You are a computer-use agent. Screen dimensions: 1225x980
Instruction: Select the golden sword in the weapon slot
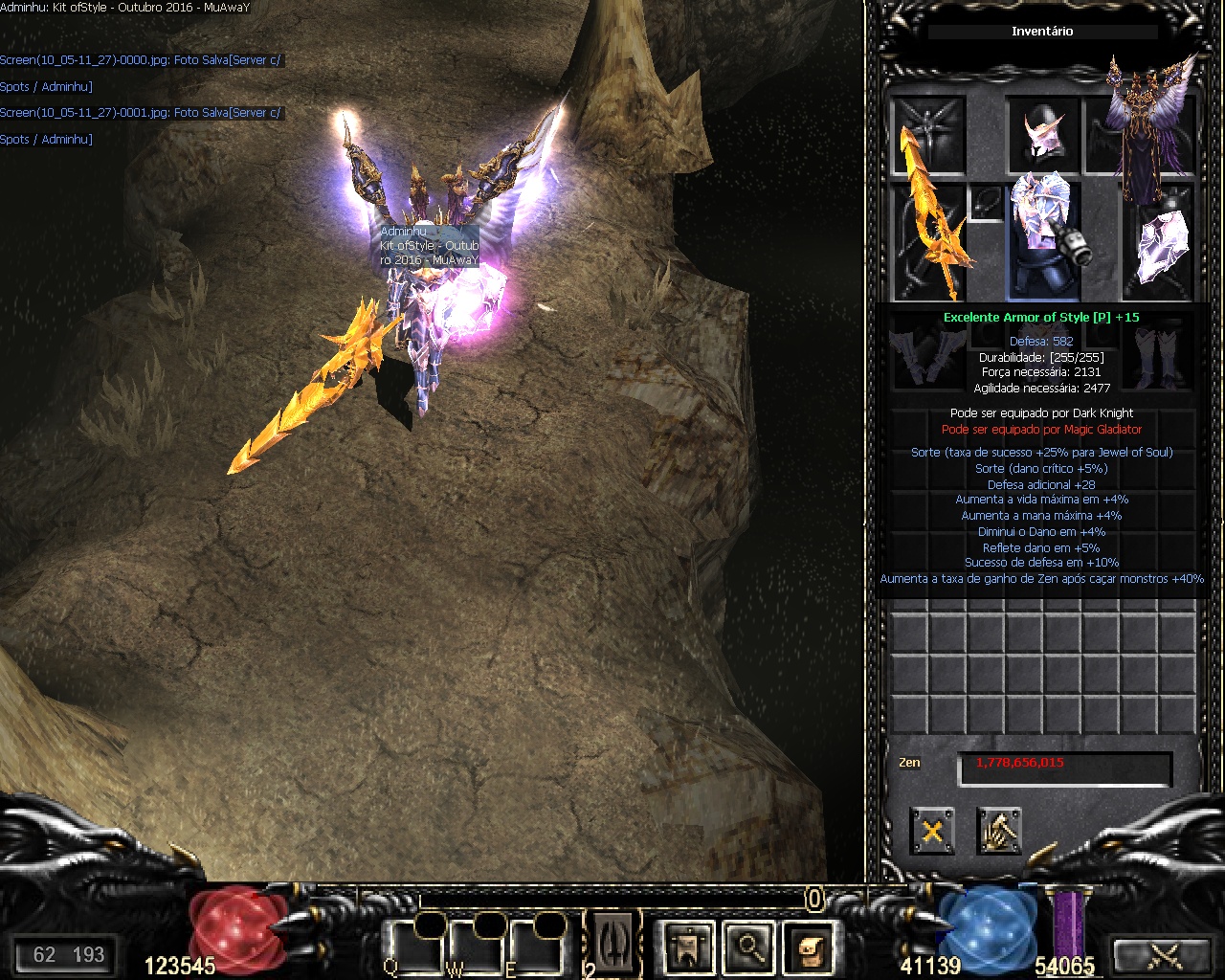[x=928, y=230]
